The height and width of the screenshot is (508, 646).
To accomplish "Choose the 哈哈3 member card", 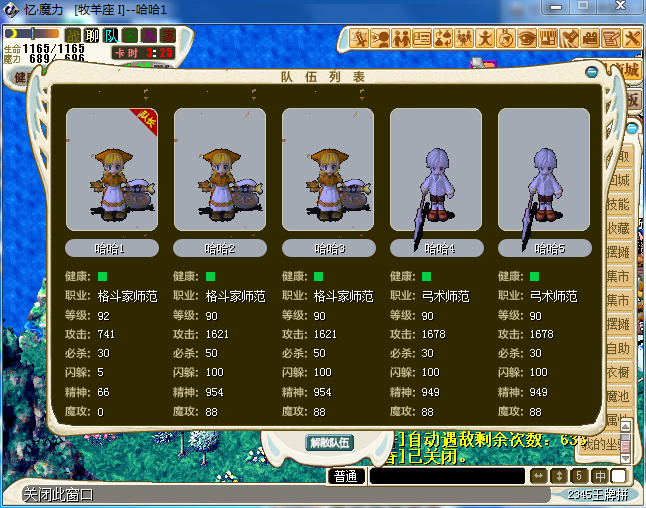I will (328, 172).
